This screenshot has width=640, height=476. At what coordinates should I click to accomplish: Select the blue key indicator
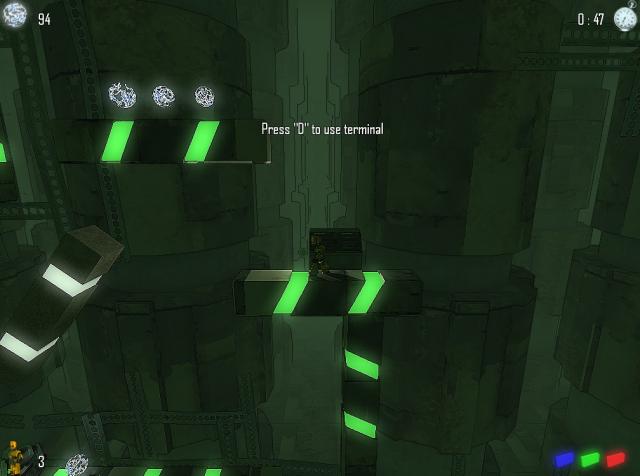point(564,459)
